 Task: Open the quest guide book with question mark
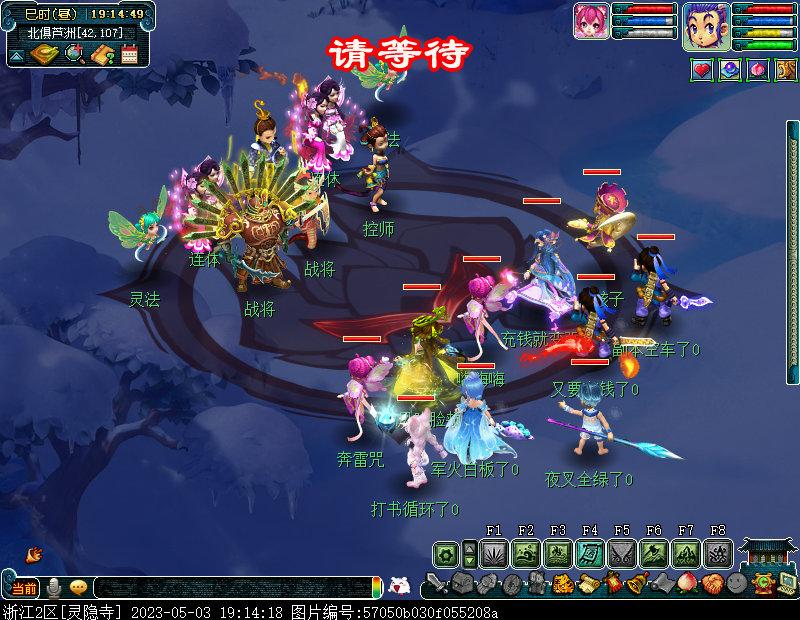[x=101, y=54]
